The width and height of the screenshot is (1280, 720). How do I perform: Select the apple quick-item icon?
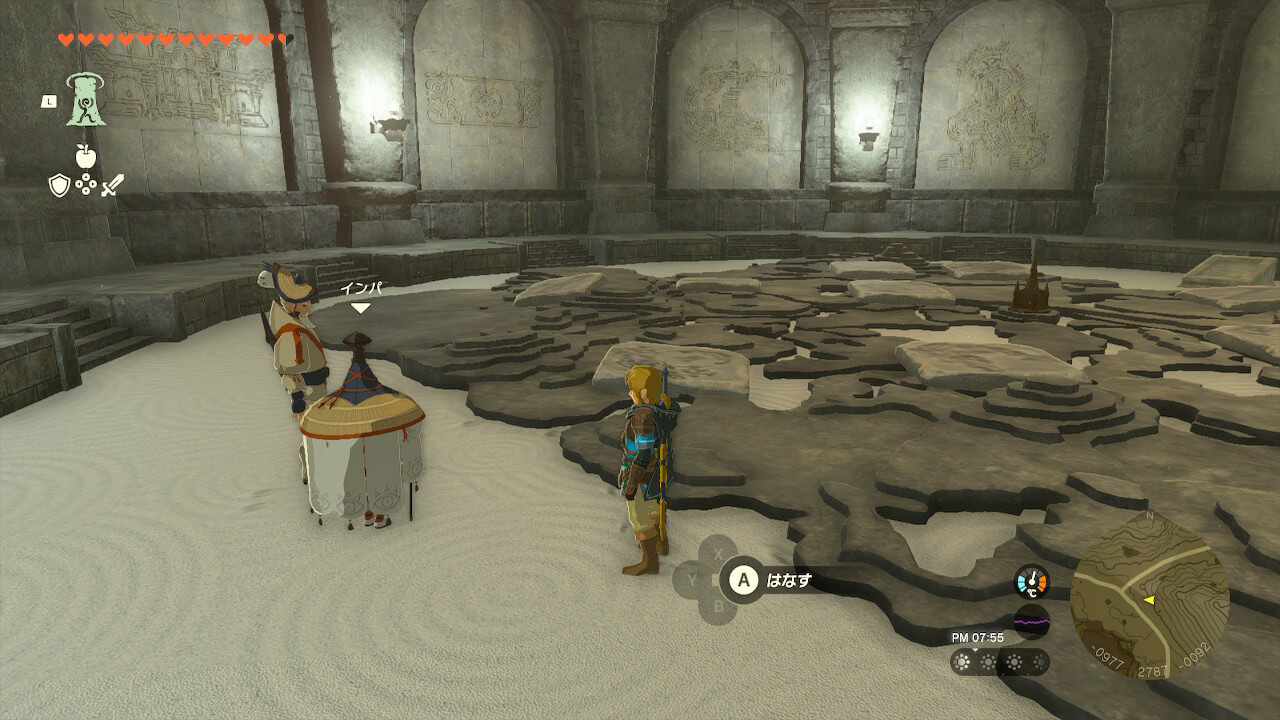(85, 155)
